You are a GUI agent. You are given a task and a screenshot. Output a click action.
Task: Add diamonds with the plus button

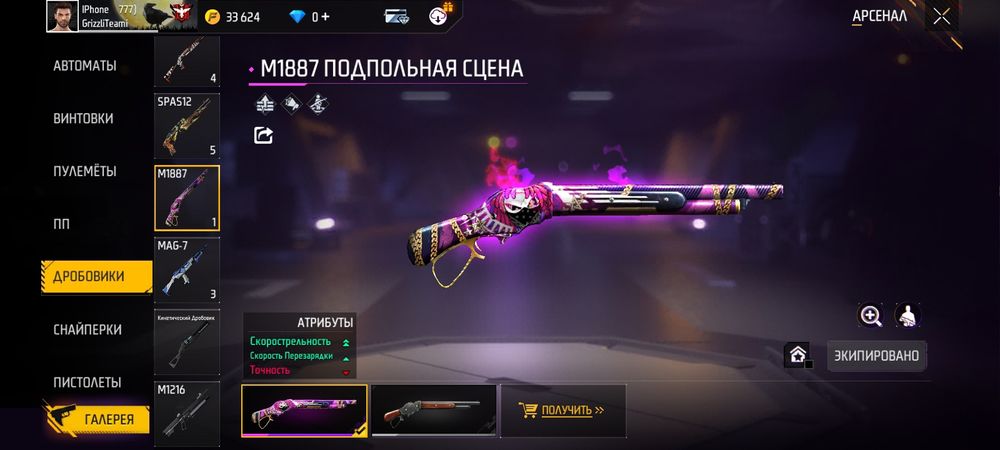coord(325,17)
